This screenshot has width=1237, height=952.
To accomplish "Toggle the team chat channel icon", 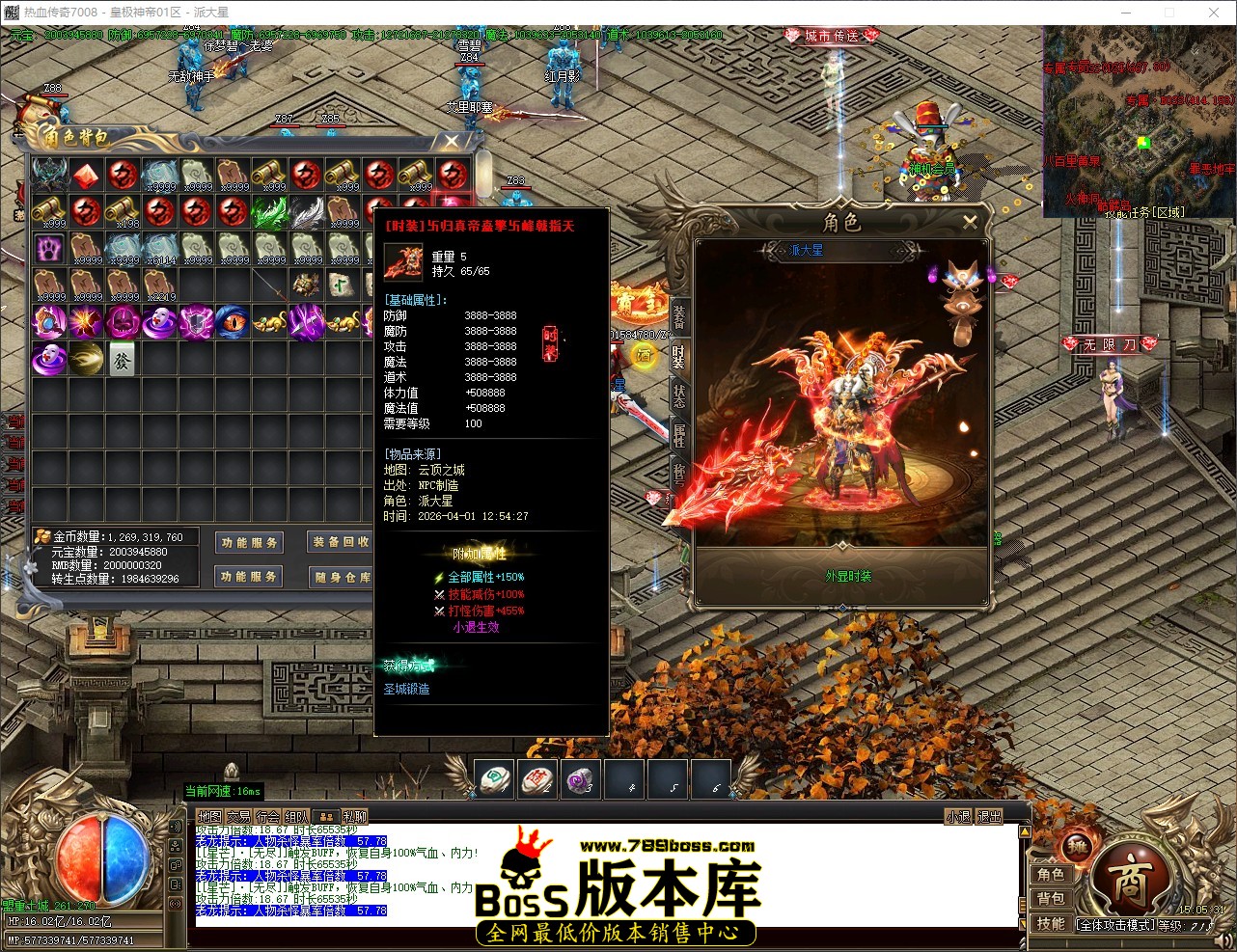I will [x=325, y=816].
